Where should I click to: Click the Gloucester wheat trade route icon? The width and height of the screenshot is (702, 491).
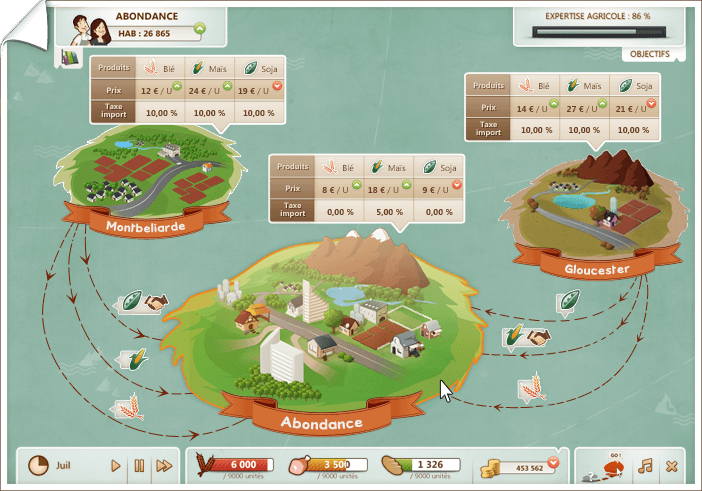(x=527, y=387)
